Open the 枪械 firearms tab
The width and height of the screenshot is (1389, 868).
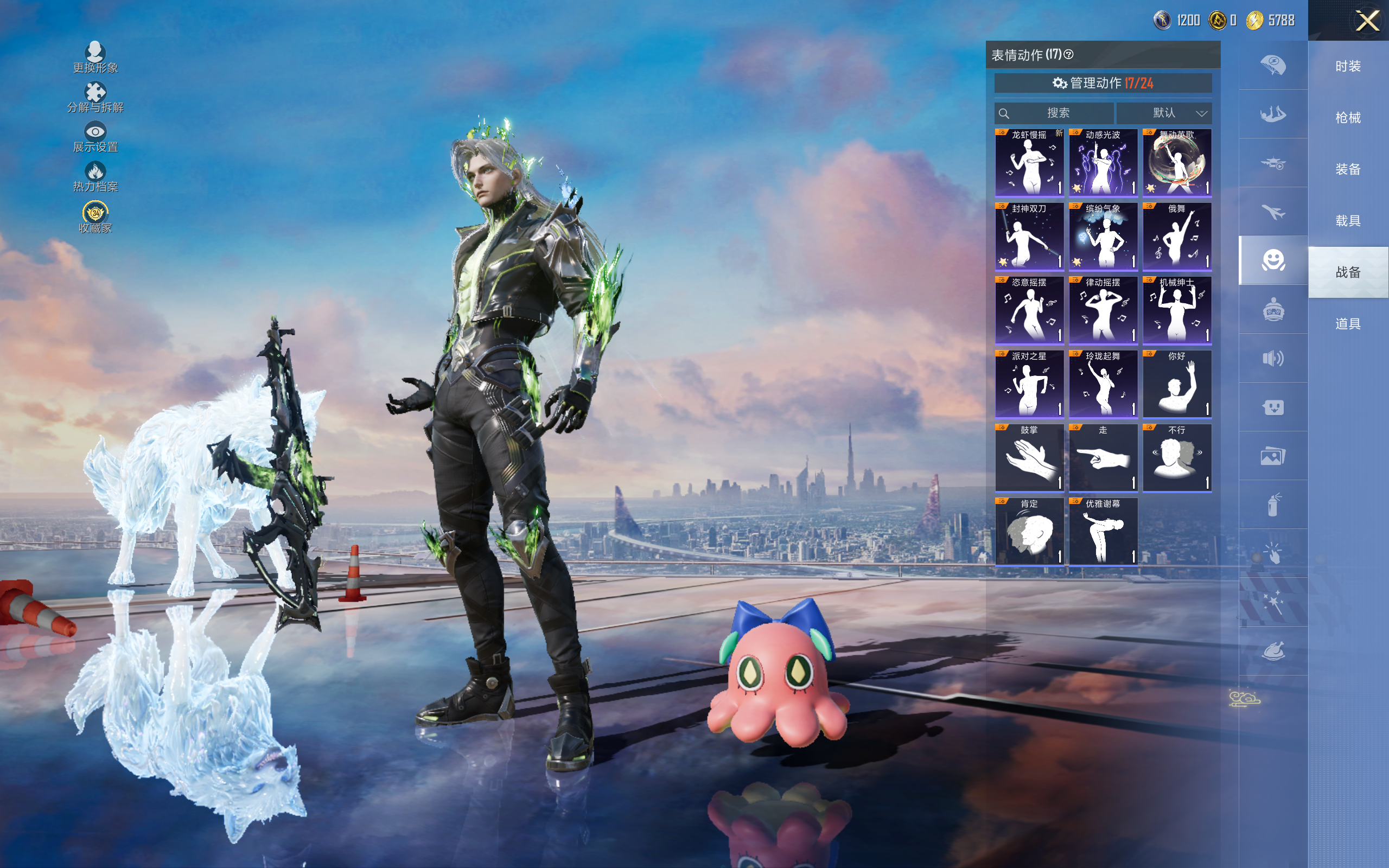[1348, 118]
